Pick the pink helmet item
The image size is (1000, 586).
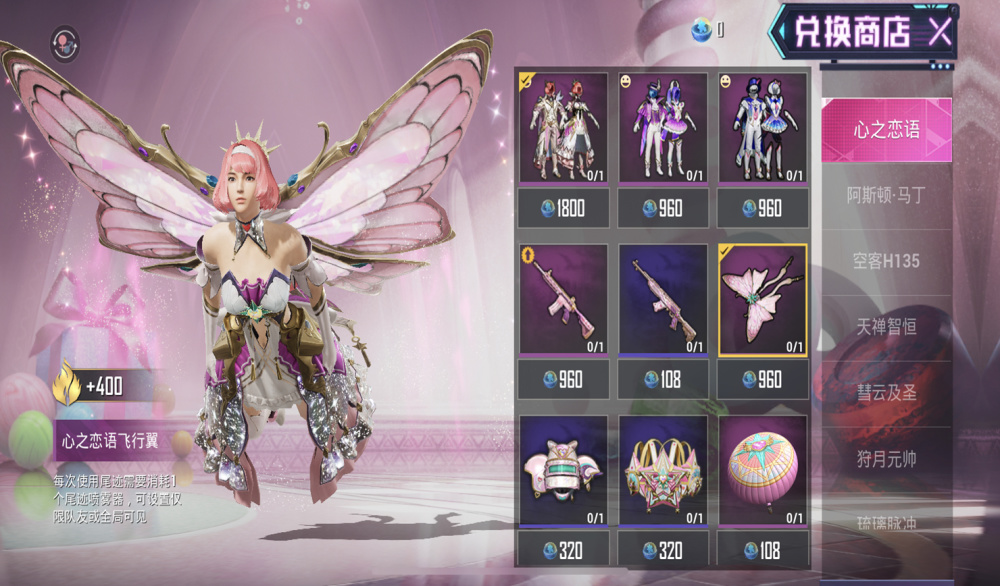point(563,470)
